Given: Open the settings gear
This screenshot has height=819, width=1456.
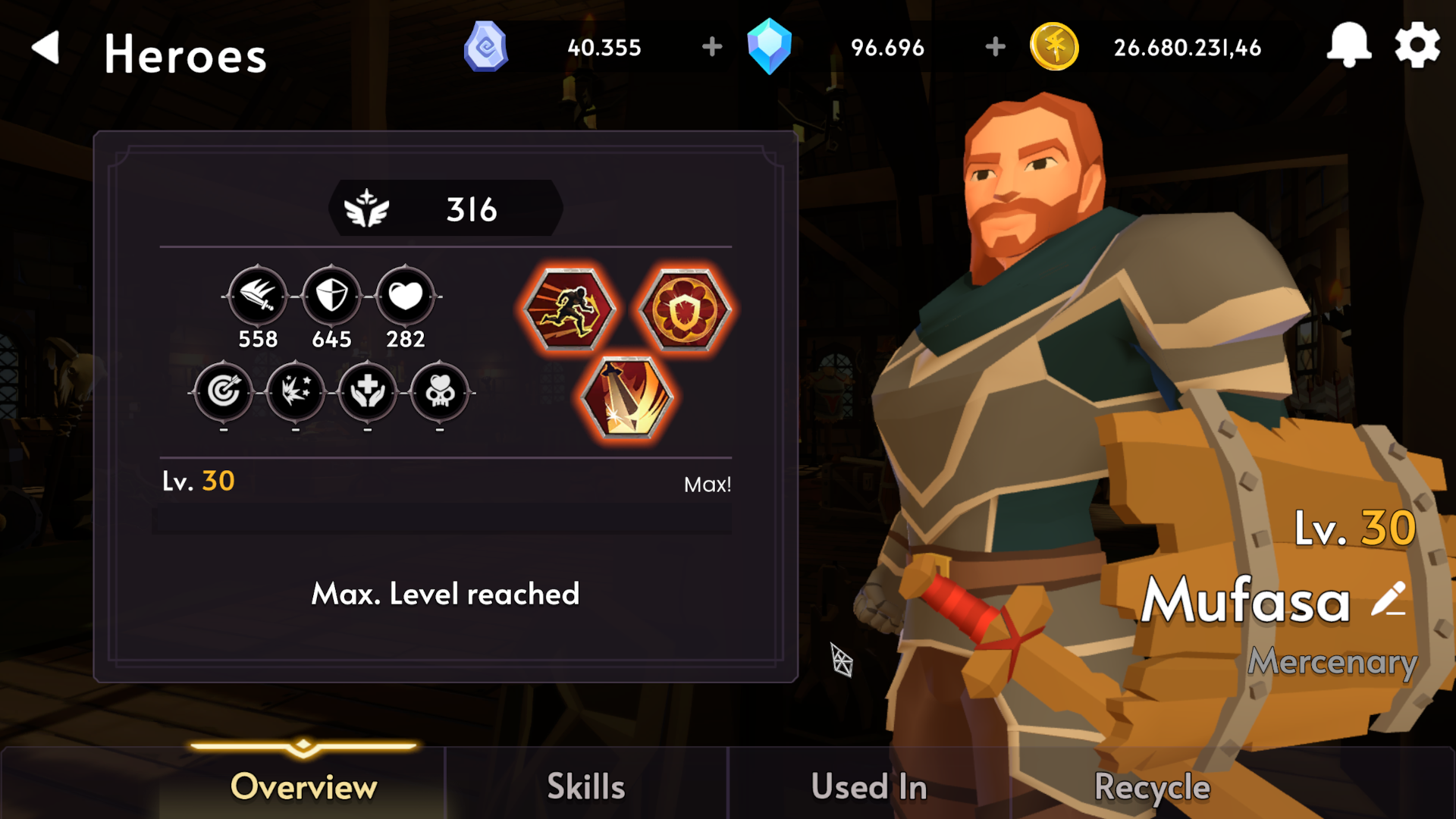Looking at the screenshot, I should [x=1418, y=45].
